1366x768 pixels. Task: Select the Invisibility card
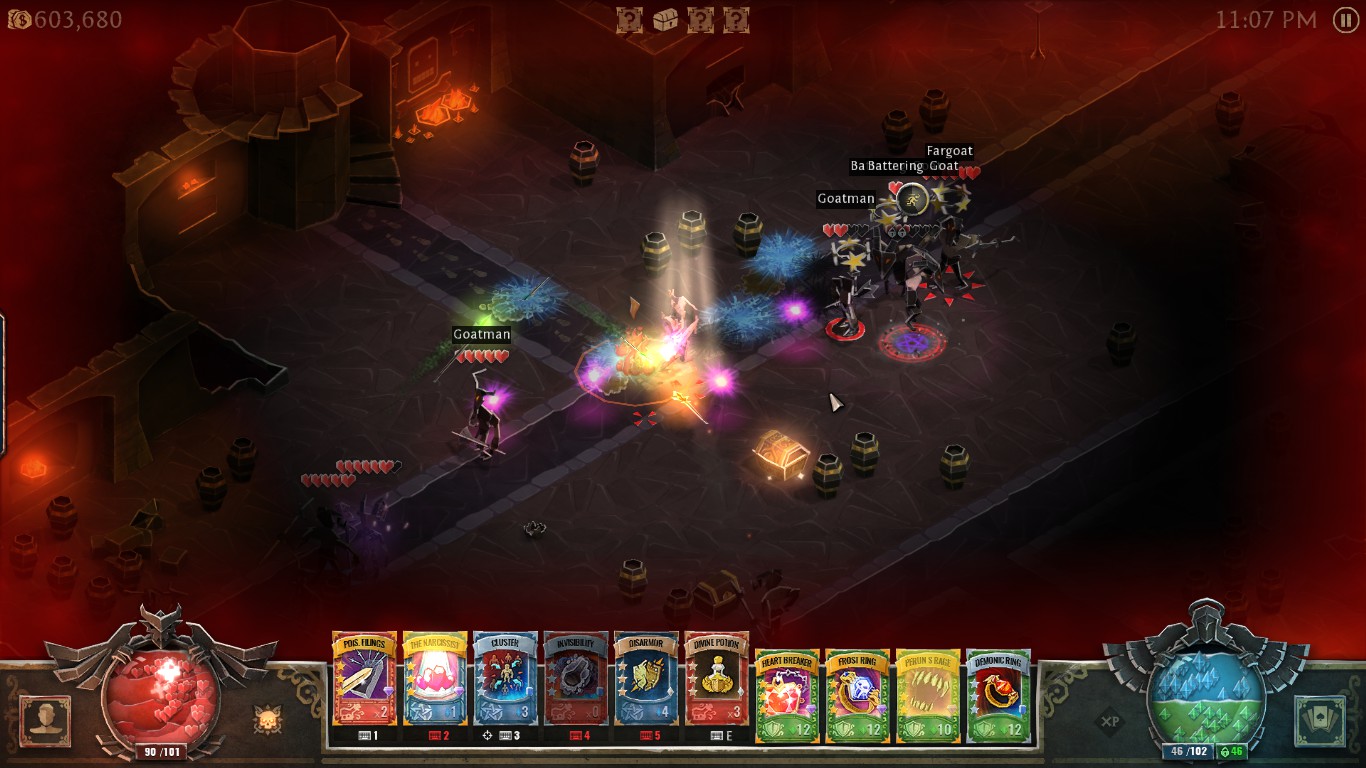click(576, 678)
